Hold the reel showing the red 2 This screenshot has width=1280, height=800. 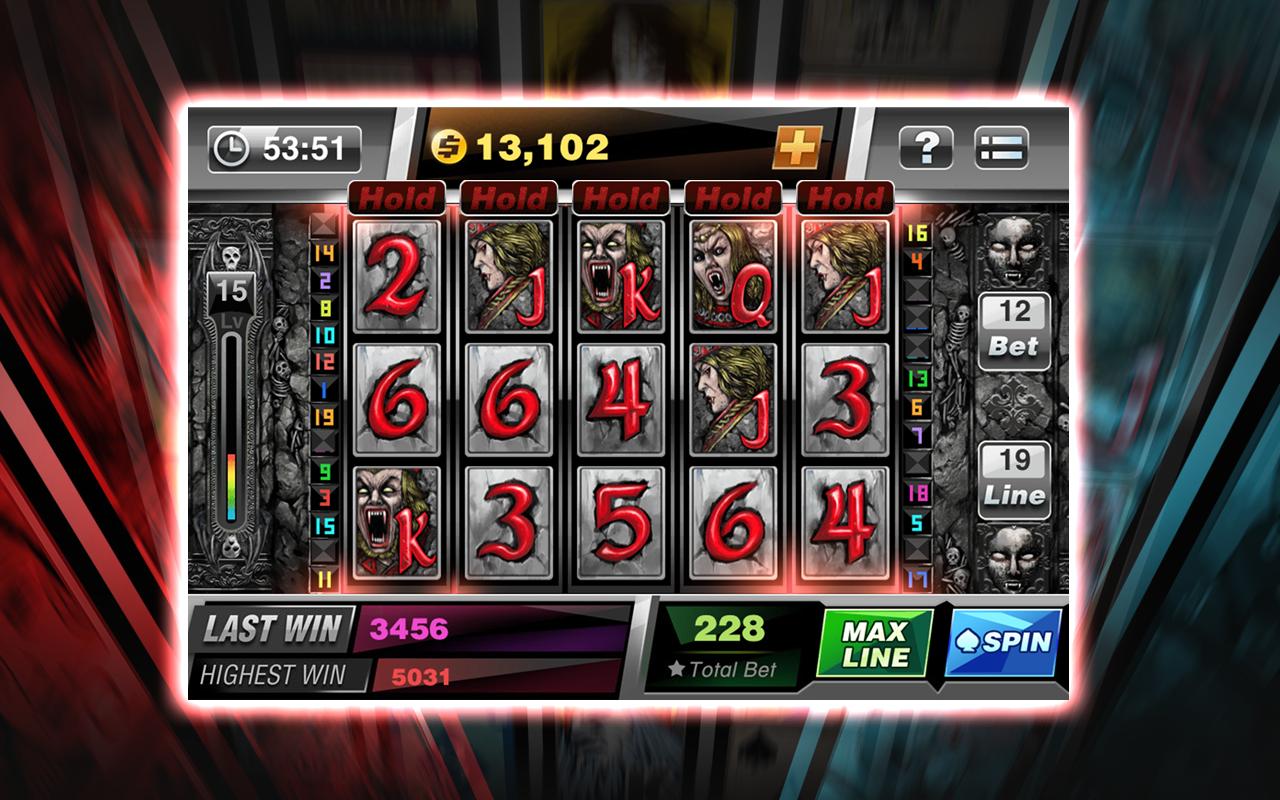click(x=397, y=198)
